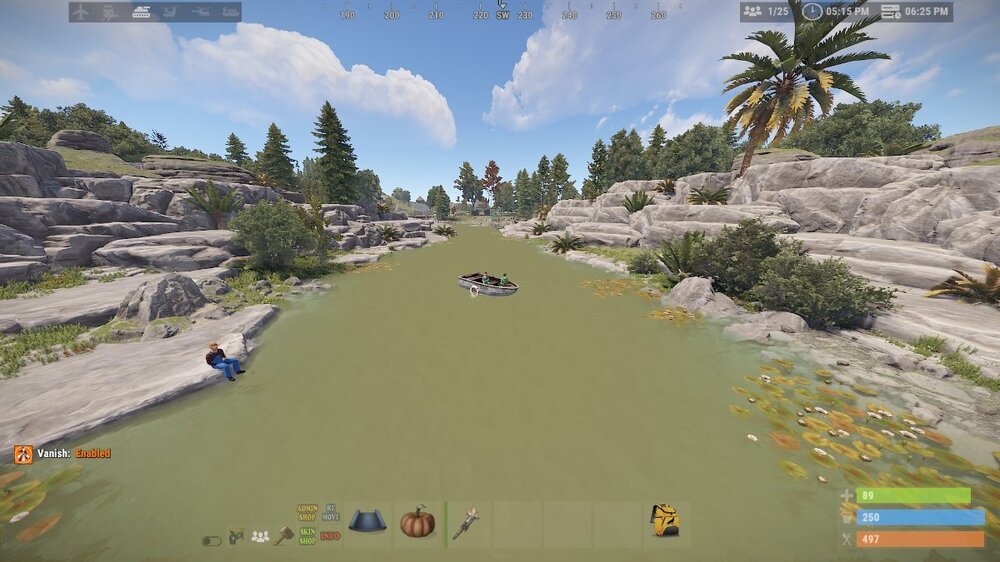Click the toggle switch icon
The image size is (1000, 562).
(210, 540)
